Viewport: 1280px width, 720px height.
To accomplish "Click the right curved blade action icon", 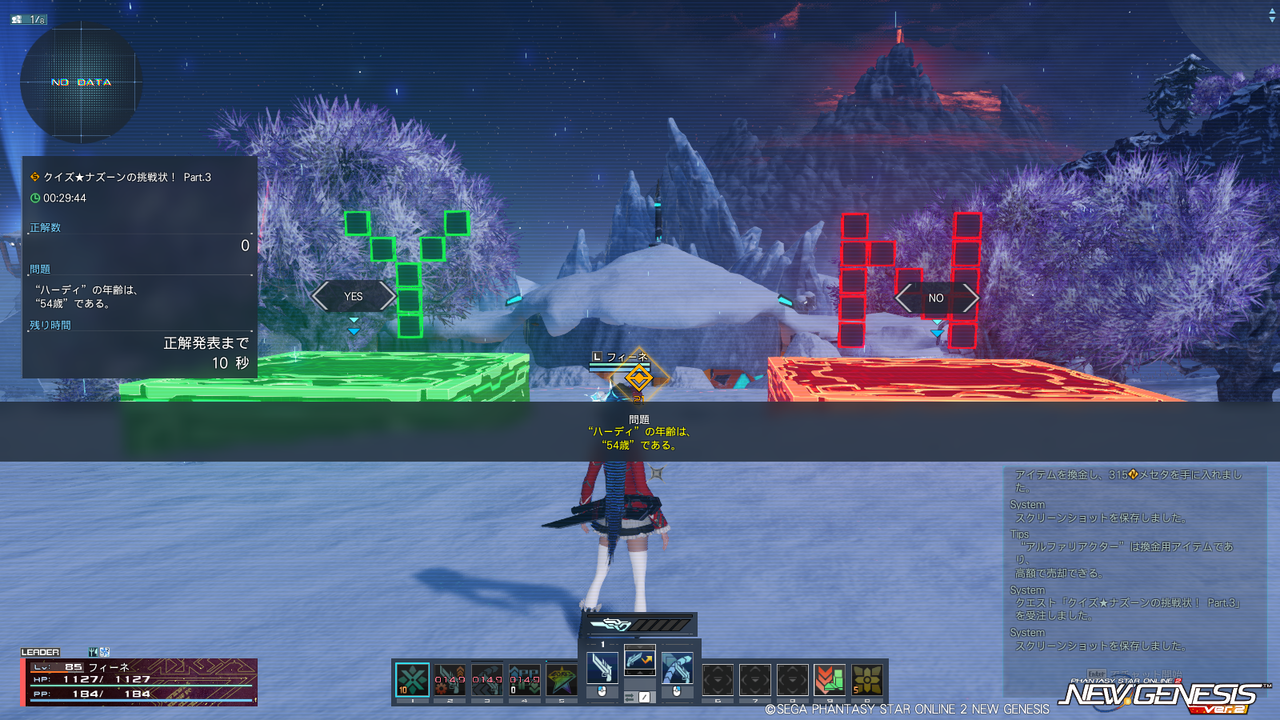I will tap(677, 668).
